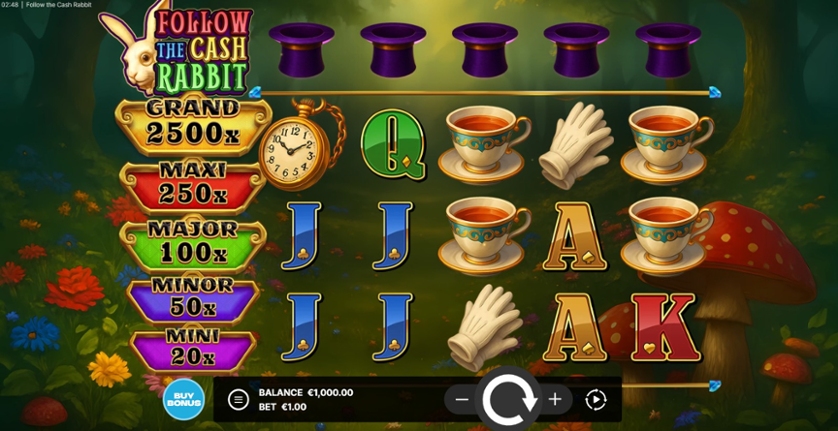Open the hamburger menu
The width and height of the screenshot is (838, 431).
238,400
